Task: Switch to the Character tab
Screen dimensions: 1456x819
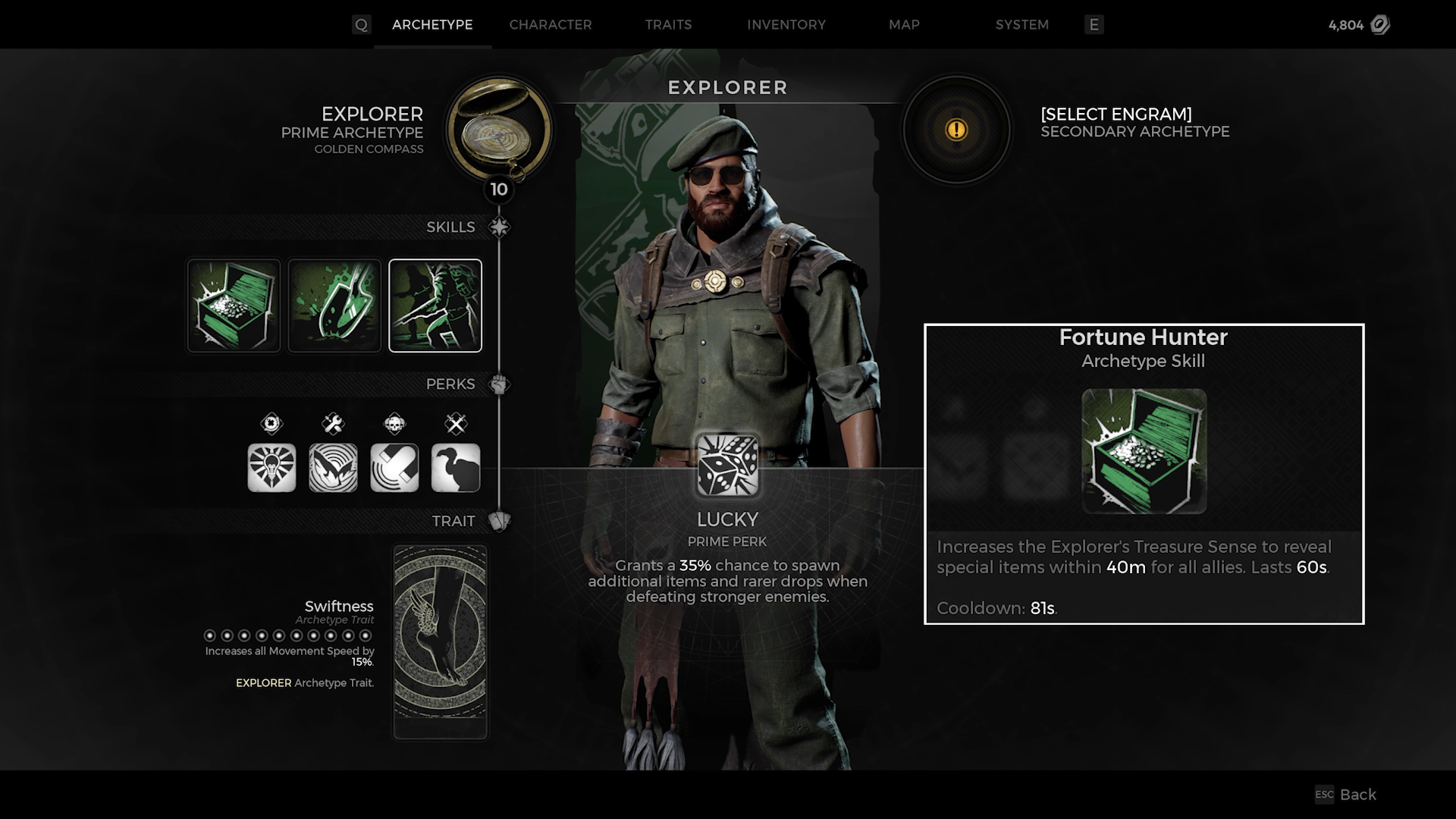Action: point(550,24)
